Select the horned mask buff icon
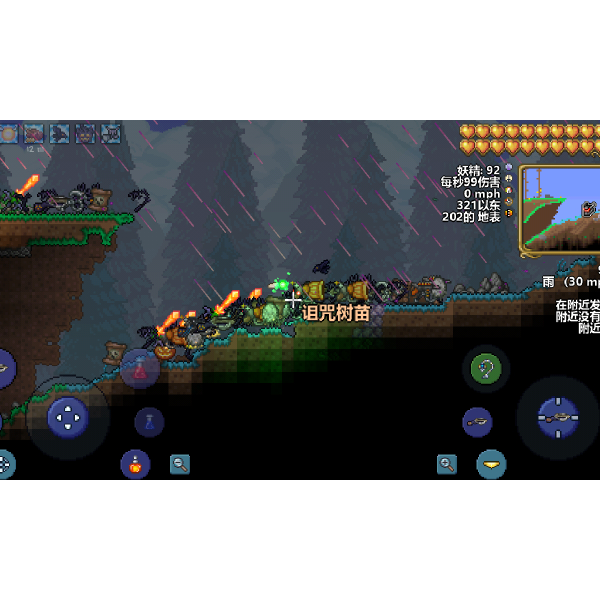 tap(85, 133)
